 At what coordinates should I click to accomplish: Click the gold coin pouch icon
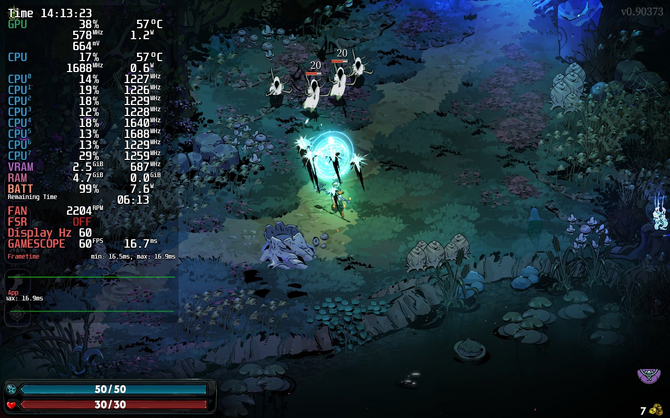(x=656, y=408)
